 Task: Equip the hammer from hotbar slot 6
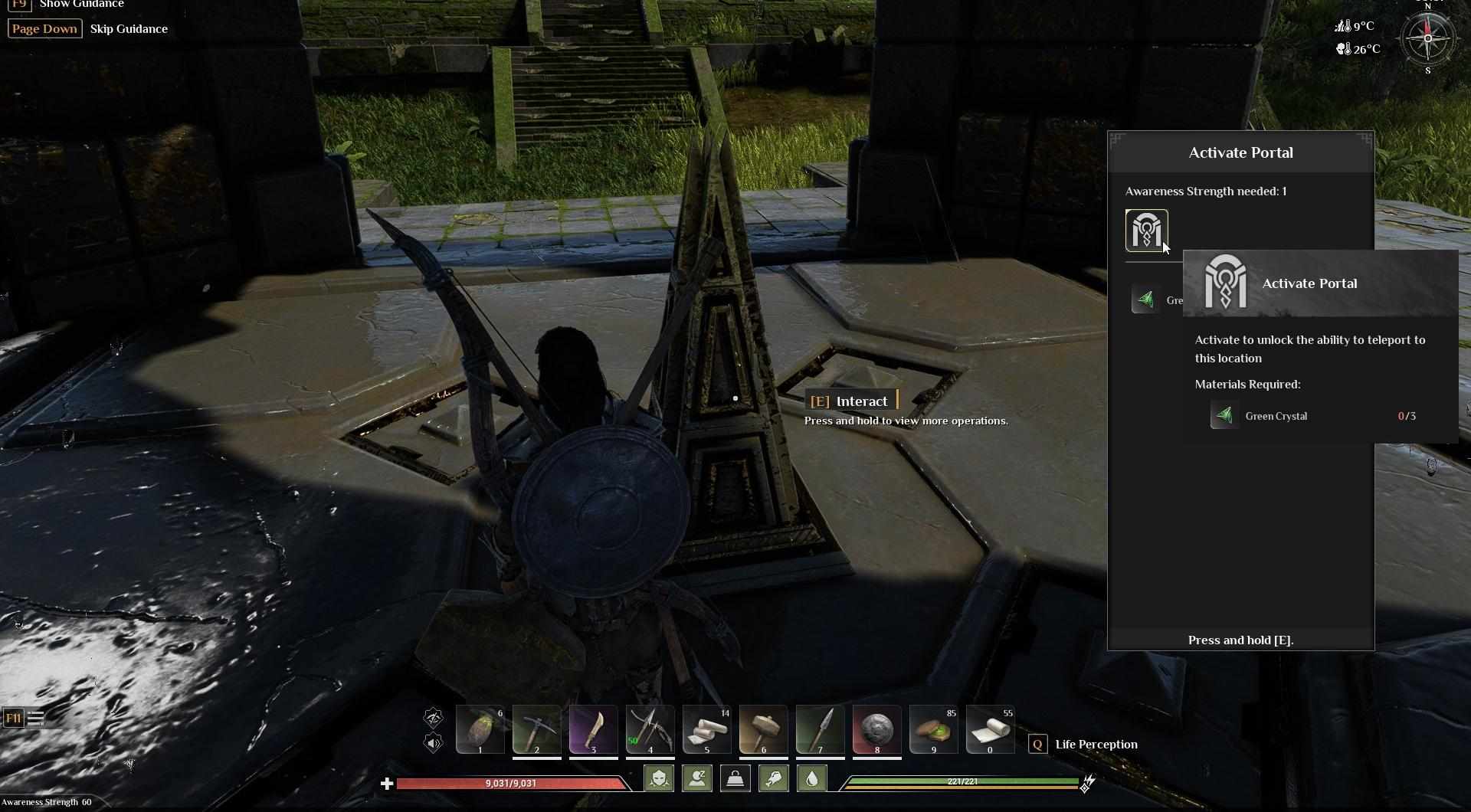763,730
